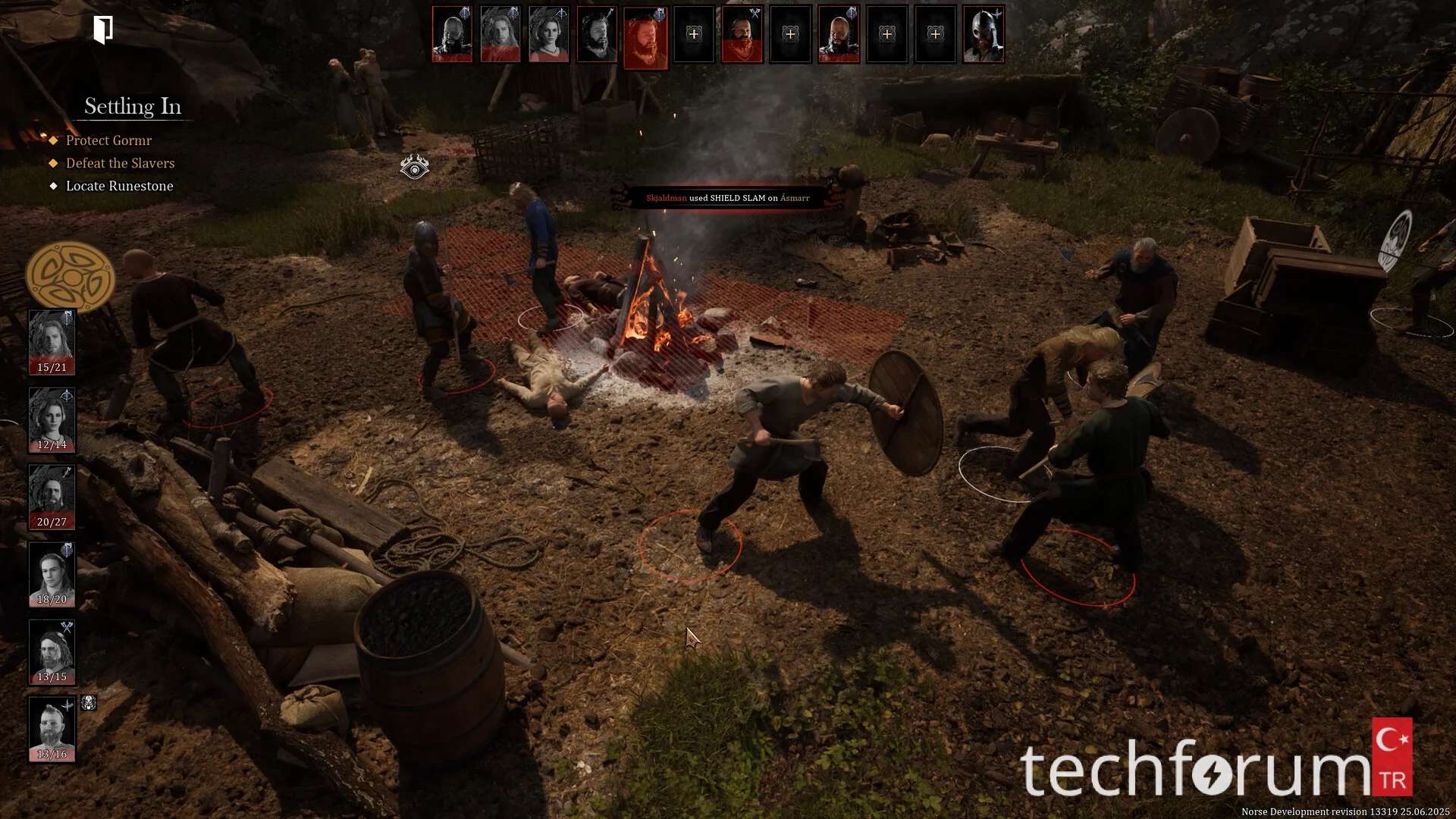This screenshot has width=1456, height=819.
Task: Select the party member with 15/21 health
Action: (x=52, y=341)
